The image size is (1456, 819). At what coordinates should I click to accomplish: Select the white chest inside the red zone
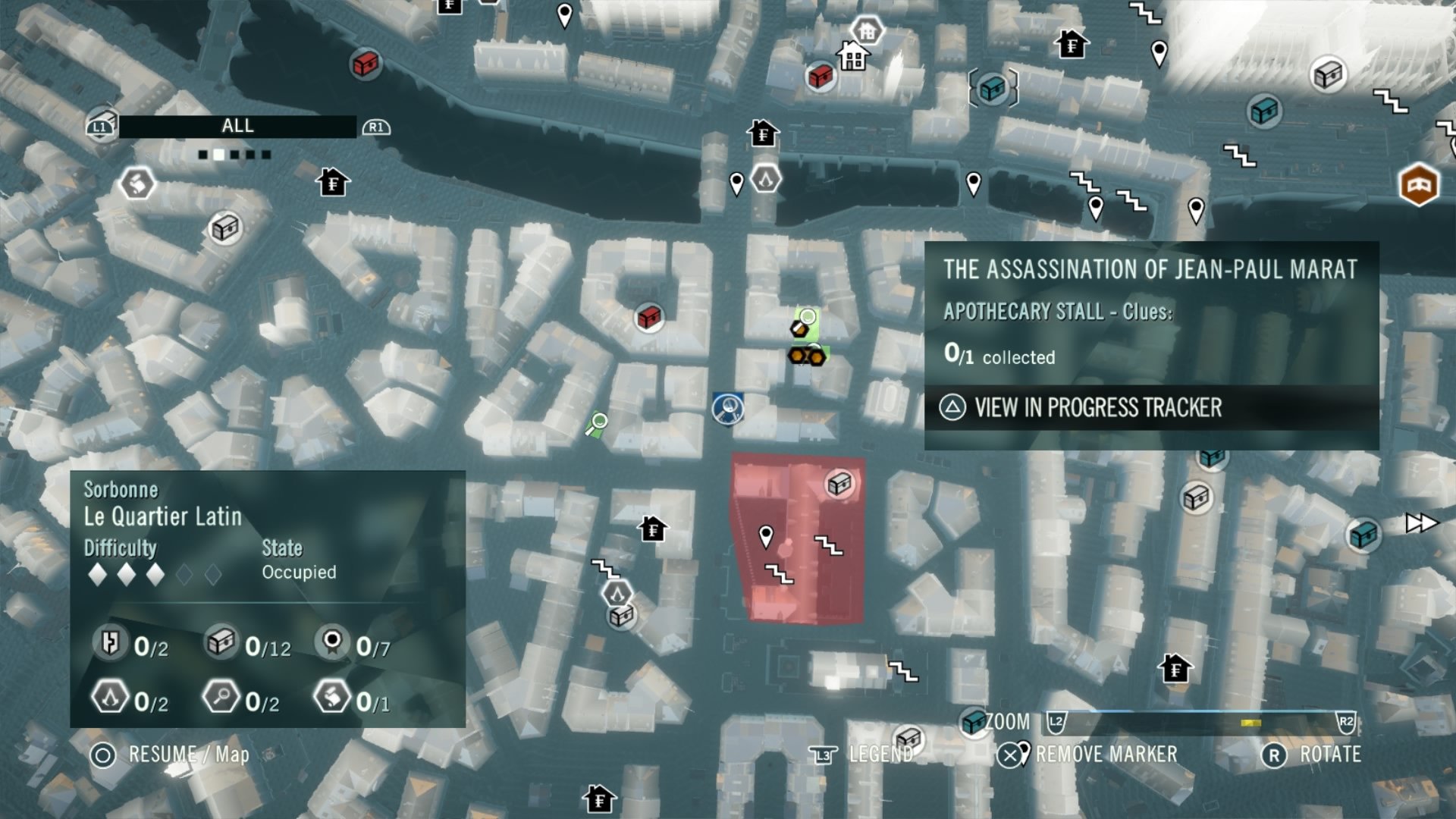click(839, 483)
